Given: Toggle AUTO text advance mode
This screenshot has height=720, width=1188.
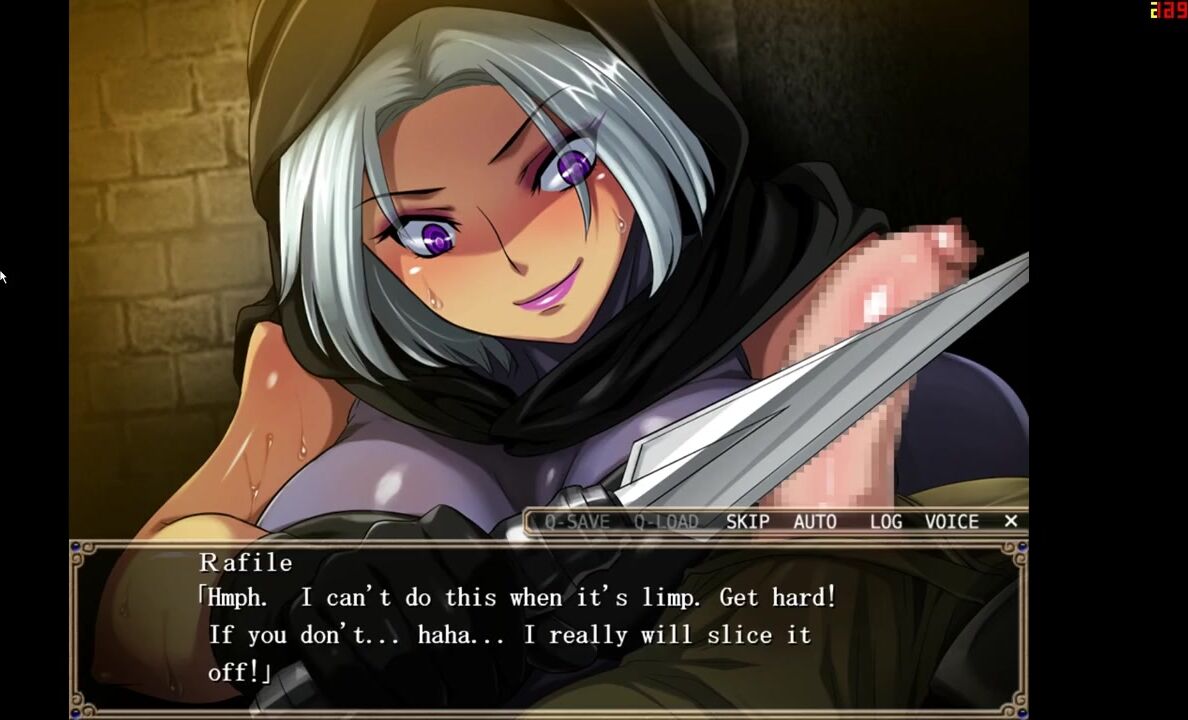Looking at the screenshot, I should pos(815,521).
